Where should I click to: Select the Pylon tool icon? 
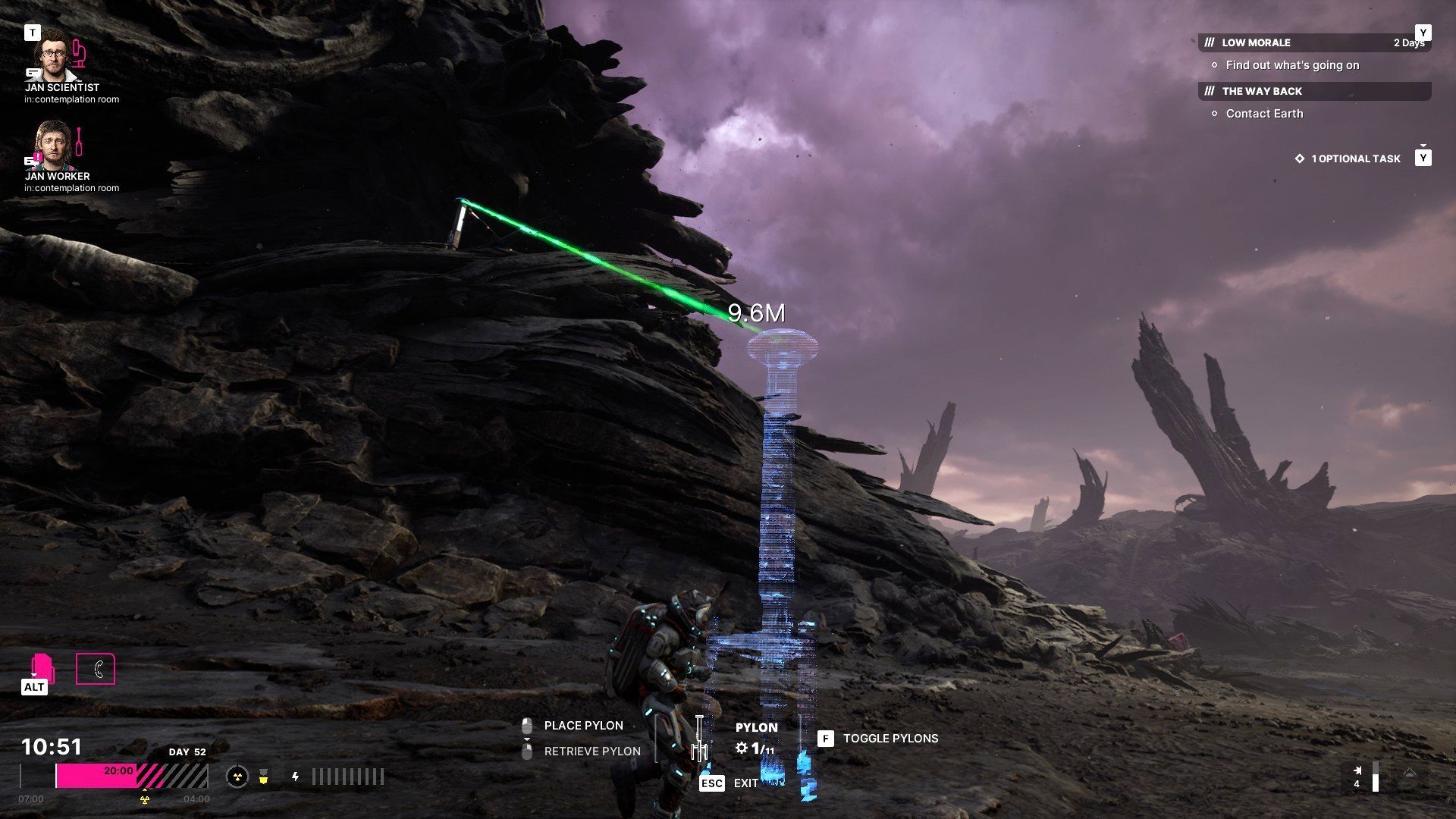699,739
